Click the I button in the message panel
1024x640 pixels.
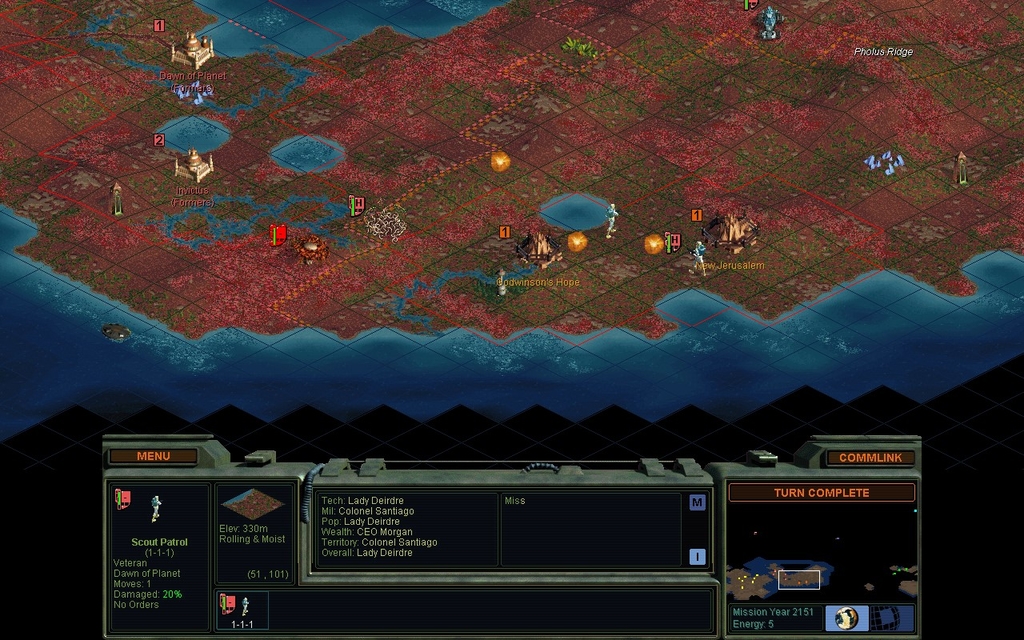click(x=697, y=557)
